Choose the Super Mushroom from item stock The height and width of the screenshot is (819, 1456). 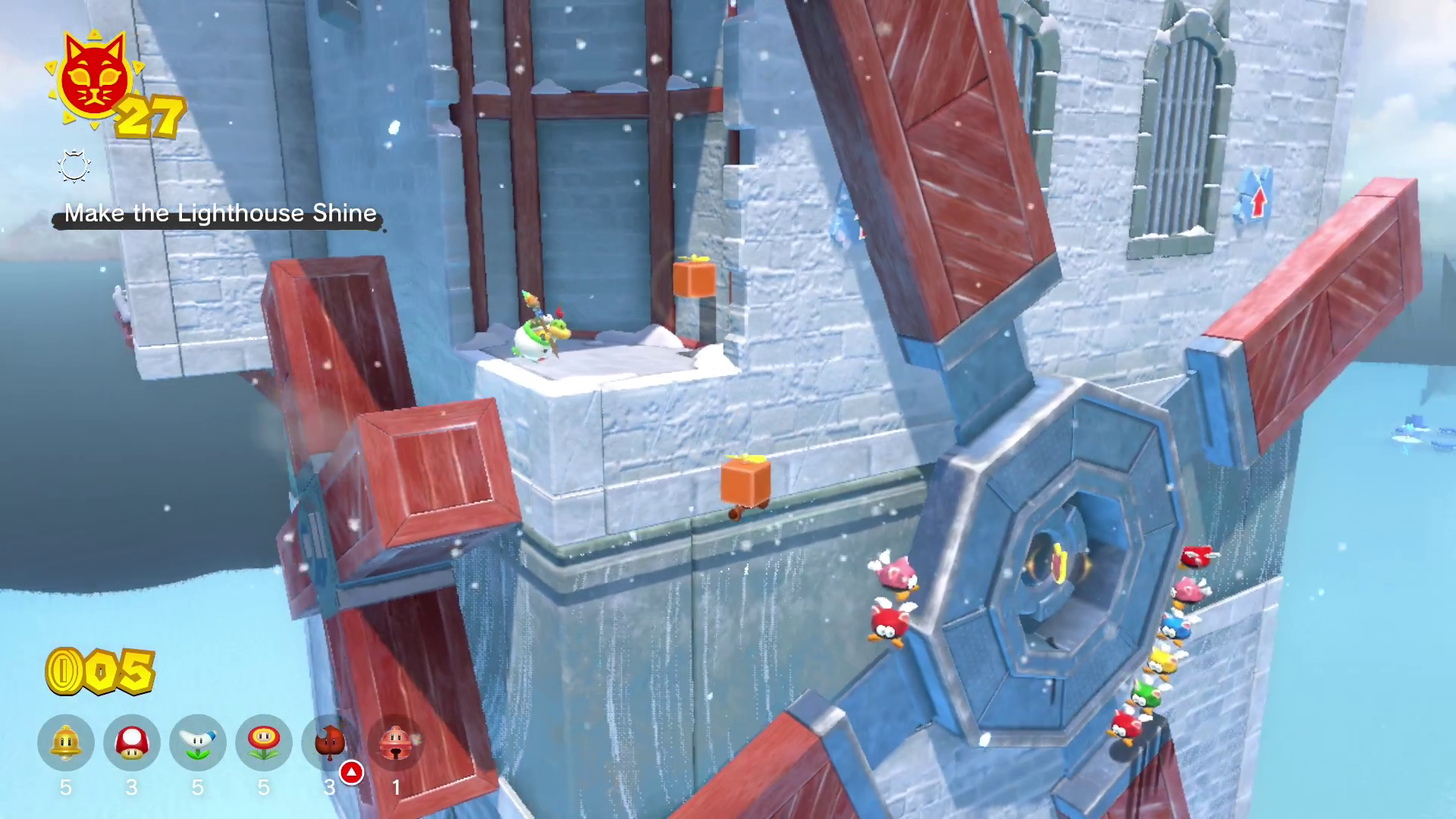pos(132,743)
